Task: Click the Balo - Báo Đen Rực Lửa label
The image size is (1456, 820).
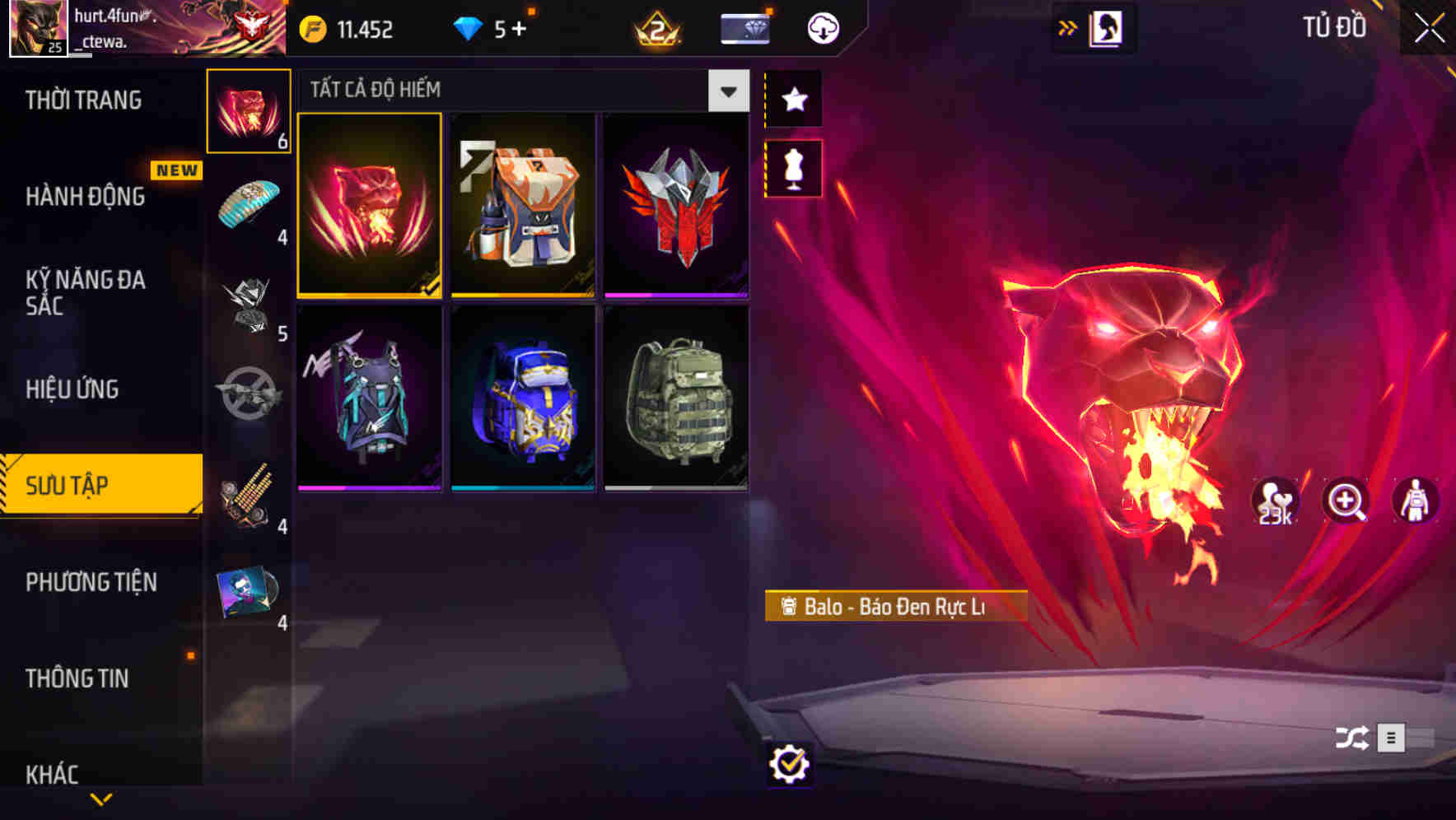Action: [x=896, y=608]
